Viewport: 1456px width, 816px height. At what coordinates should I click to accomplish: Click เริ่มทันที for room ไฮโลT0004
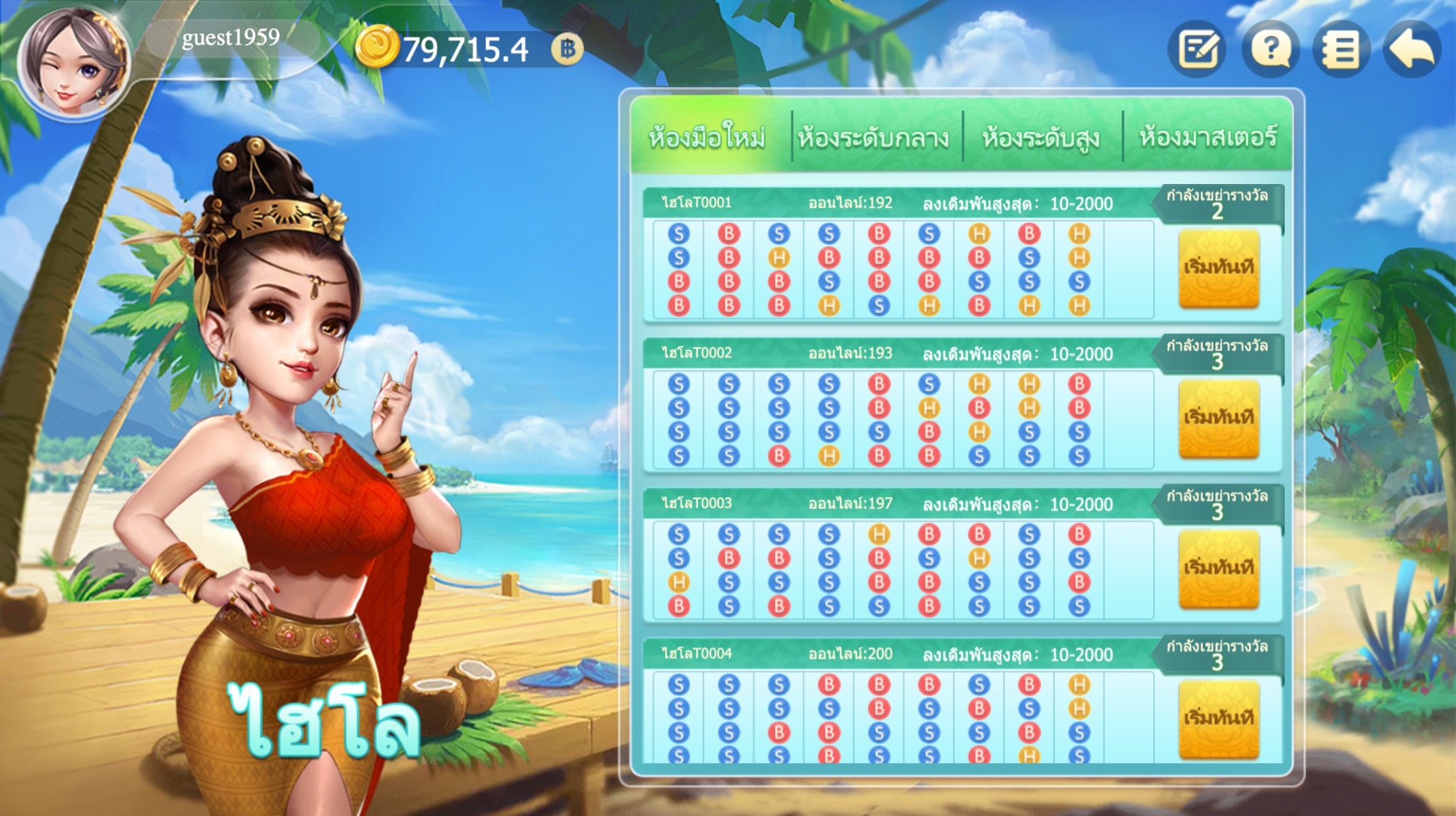(x=1218, y=719)
